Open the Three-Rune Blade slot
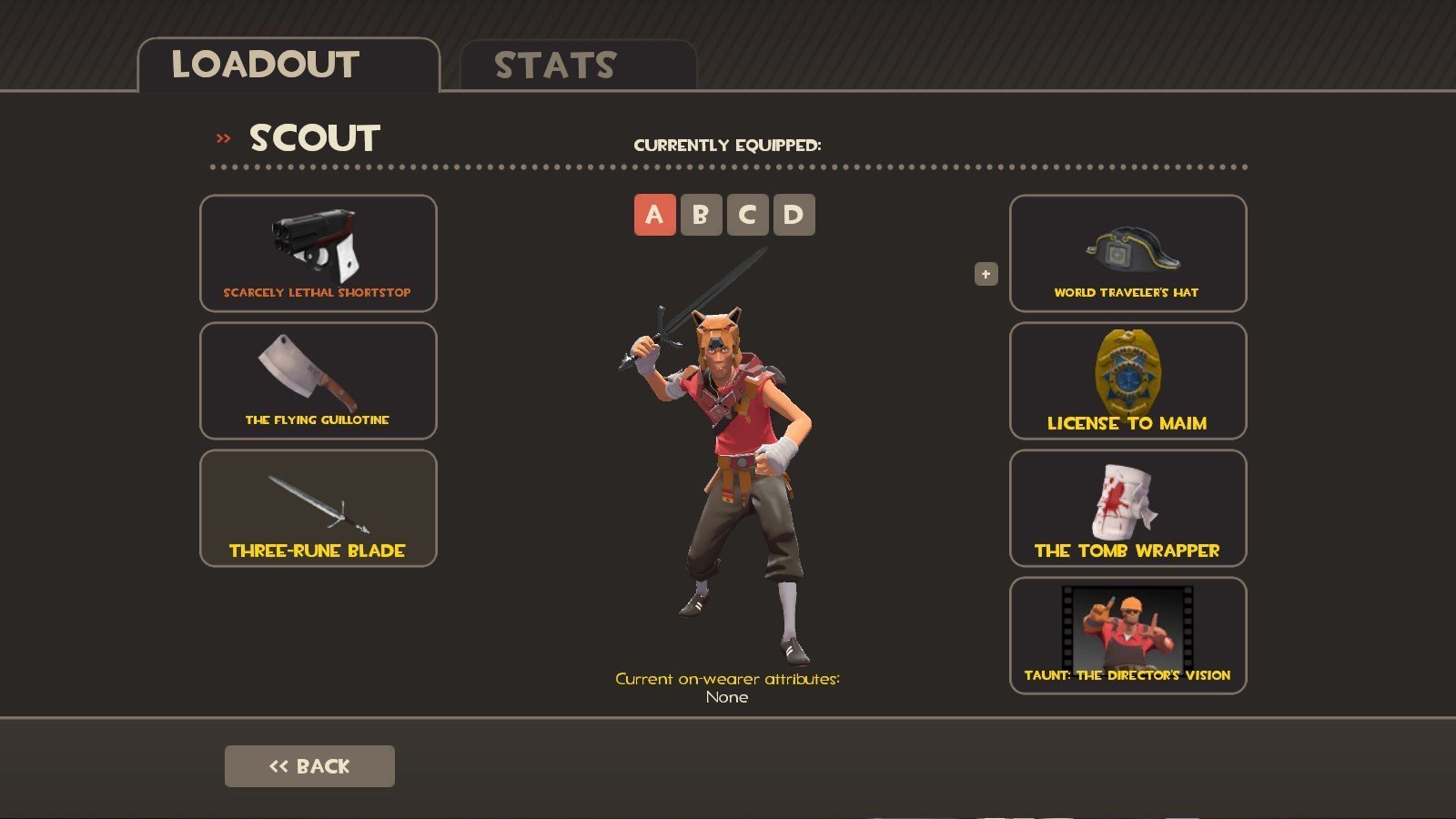Image resolution: width=1456 pixels, height=819 pixels. tap(318, 508)
